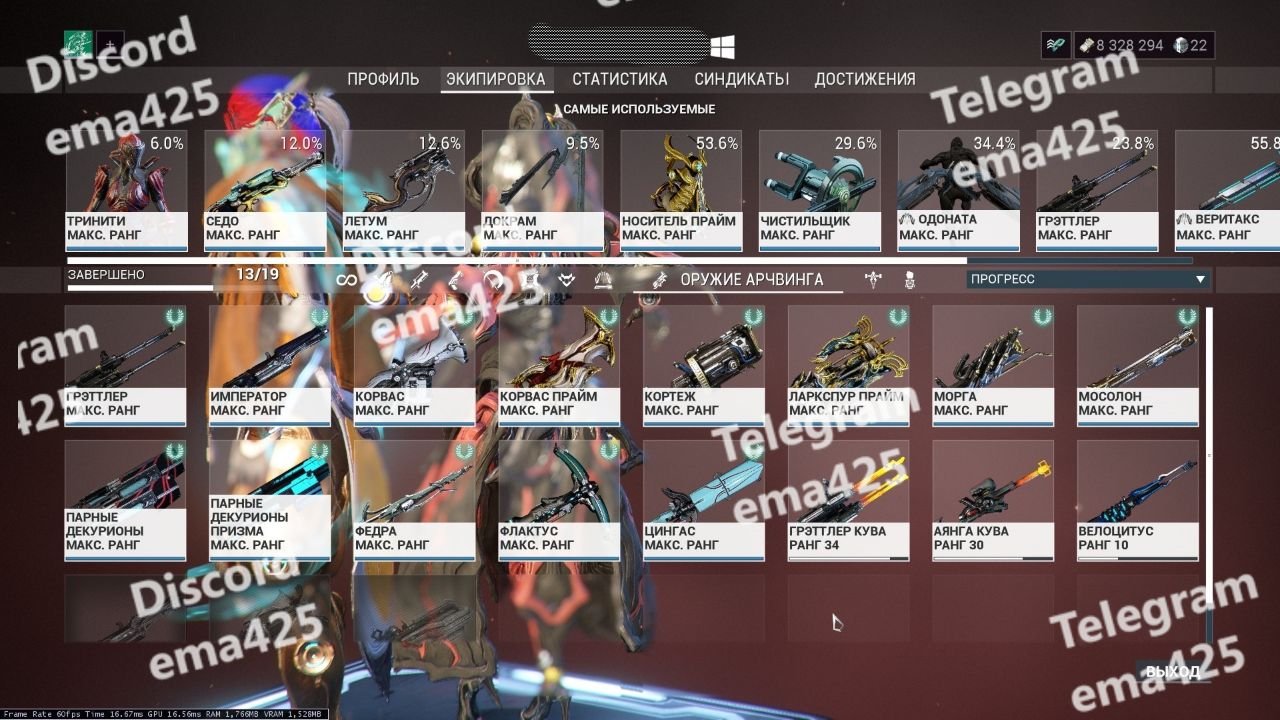Open the МОРГА weapon tile
Viewport: 1280px width, 720px height.
click(992, 365)
